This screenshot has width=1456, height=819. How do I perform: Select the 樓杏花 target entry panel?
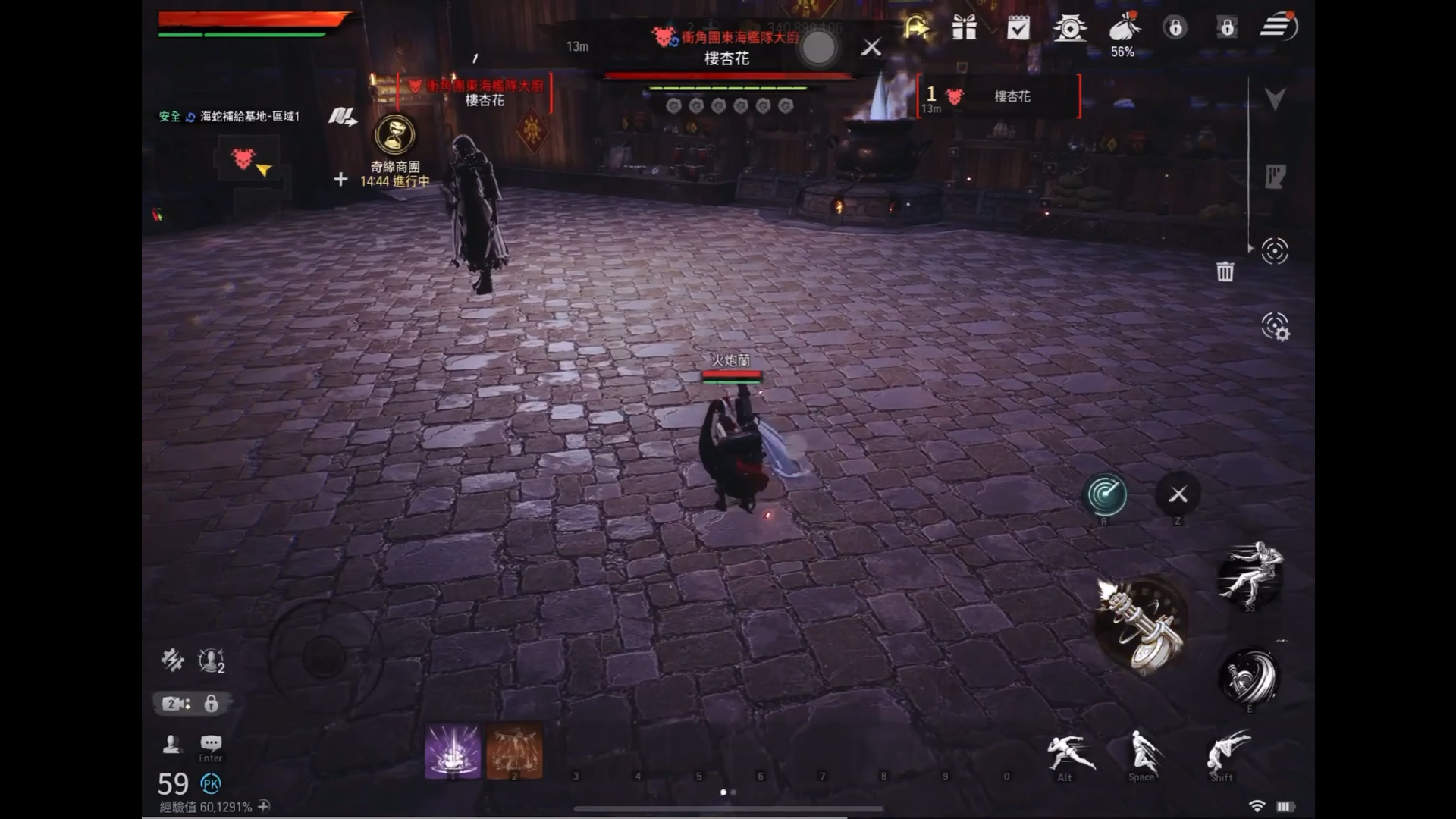click(999, 96)
